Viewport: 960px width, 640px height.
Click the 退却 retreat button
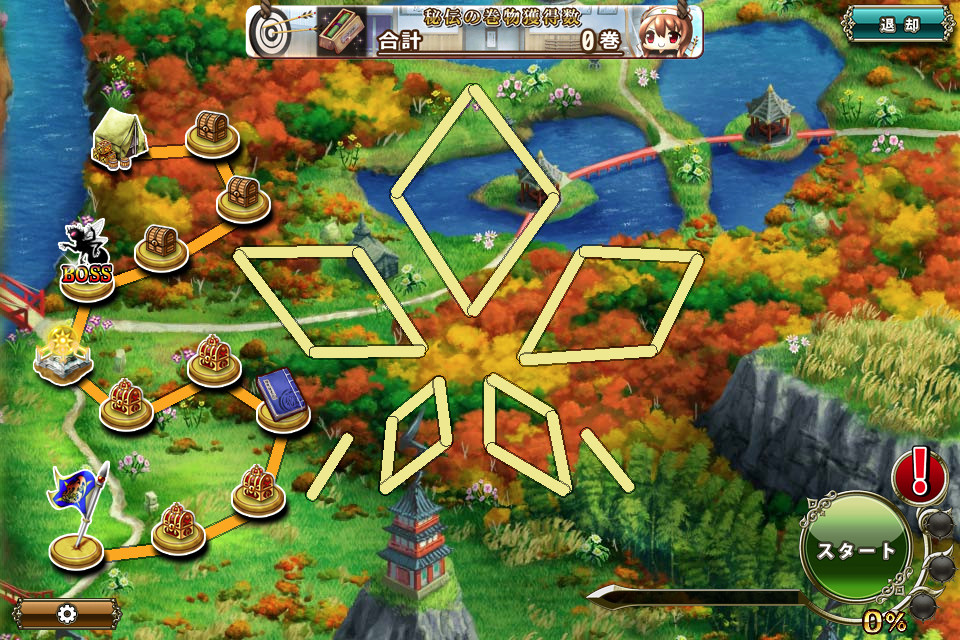click(x=899, y=25)
